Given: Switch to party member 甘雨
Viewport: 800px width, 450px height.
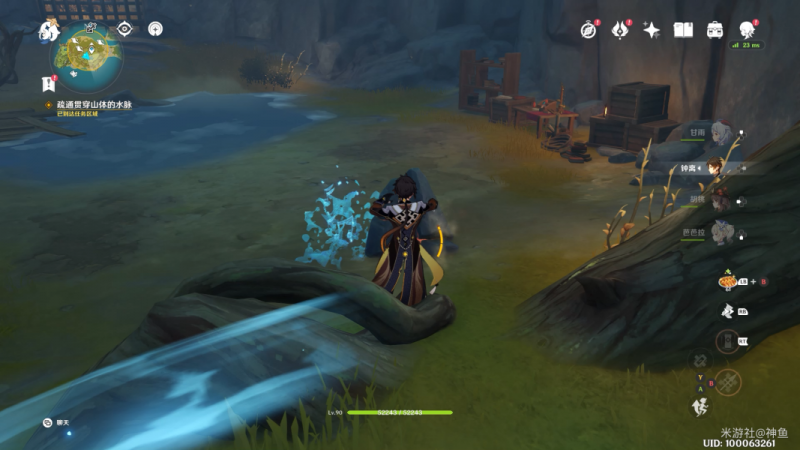Looking at the screenshot, I should point(722,133).
